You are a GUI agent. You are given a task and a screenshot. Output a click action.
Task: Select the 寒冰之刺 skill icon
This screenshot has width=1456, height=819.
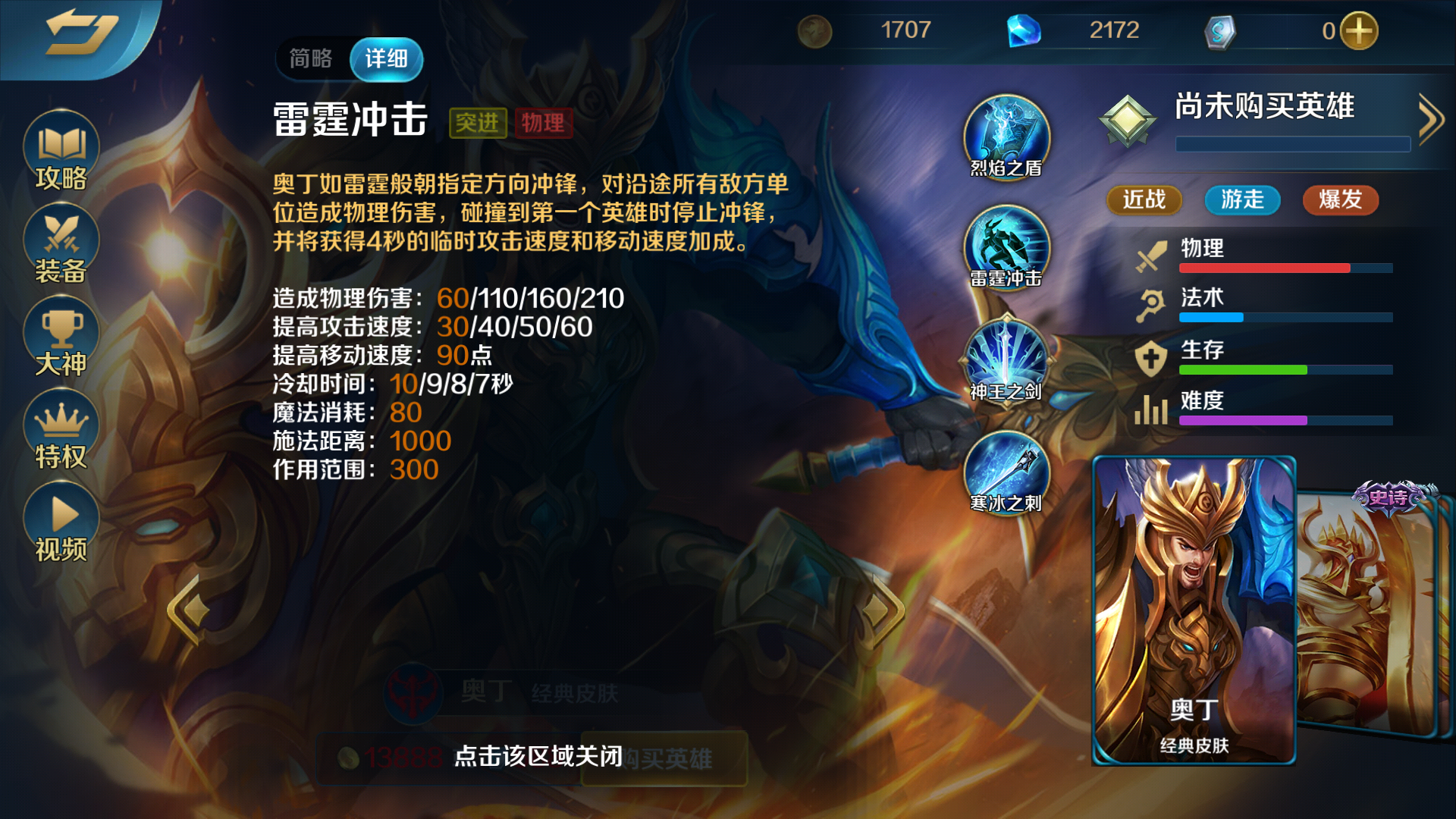click(x=1006, y=472)
